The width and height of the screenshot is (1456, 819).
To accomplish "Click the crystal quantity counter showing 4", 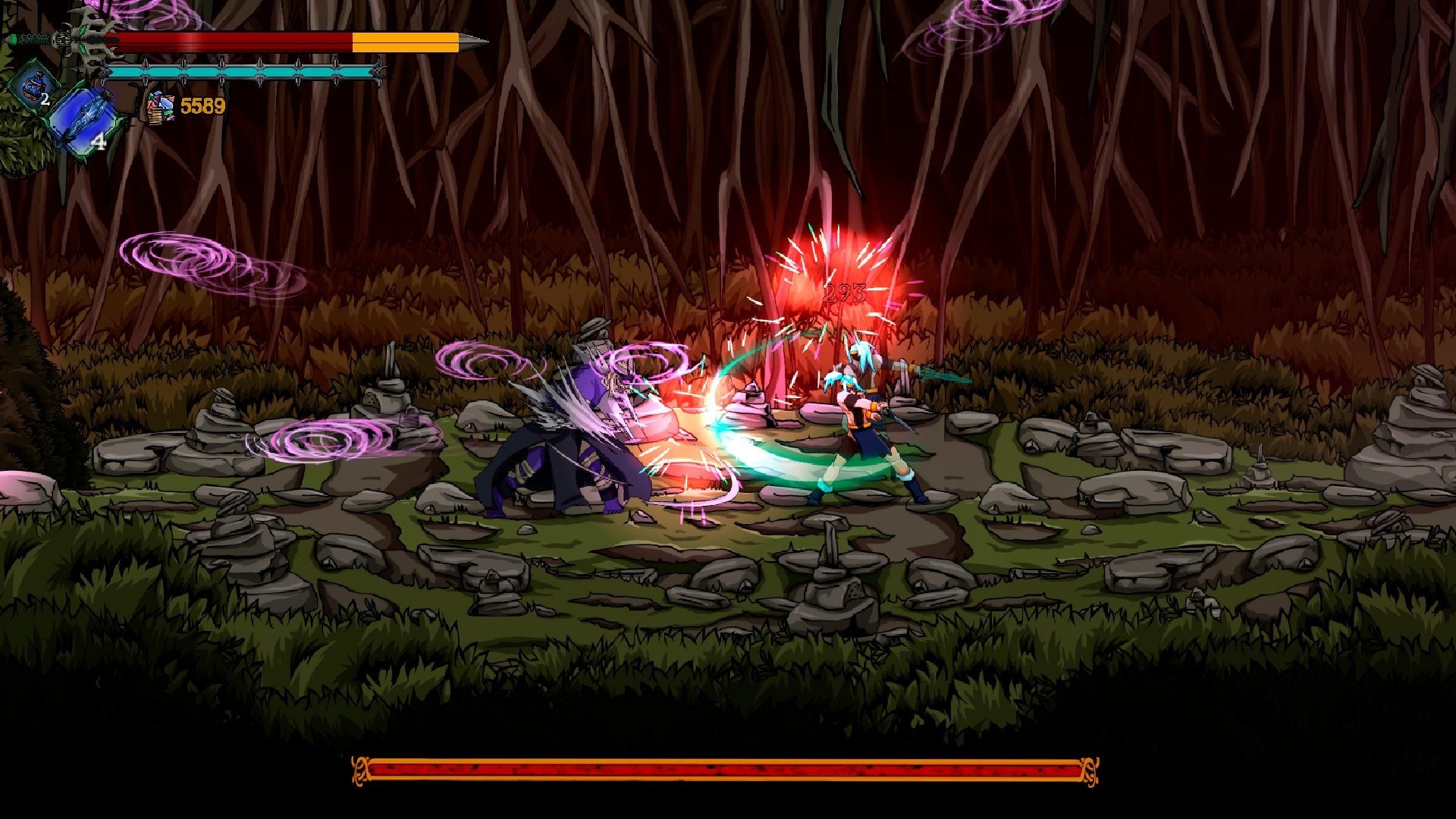I will coord(99,141).
